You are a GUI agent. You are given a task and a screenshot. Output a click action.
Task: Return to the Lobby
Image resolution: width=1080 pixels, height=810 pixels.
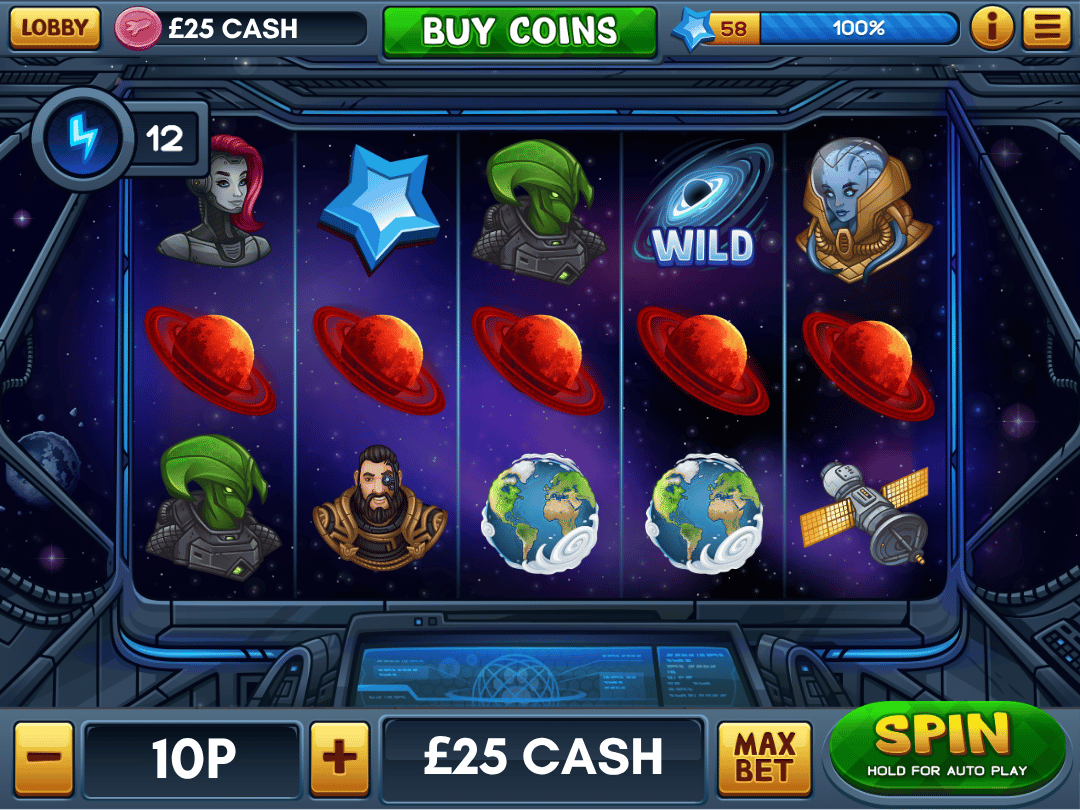click(55, 28)
